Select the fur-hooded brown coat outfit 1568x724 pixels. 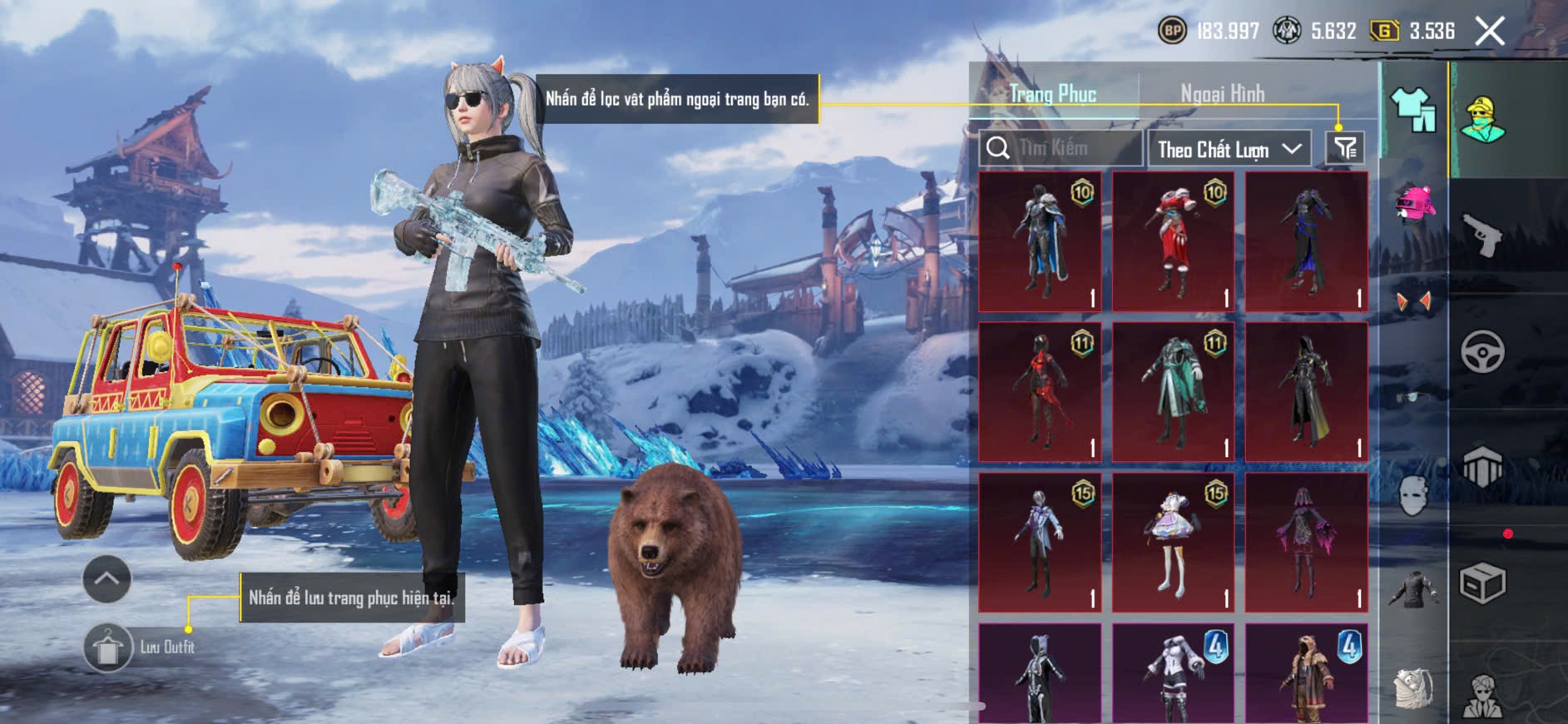(x=1306, y=674)
